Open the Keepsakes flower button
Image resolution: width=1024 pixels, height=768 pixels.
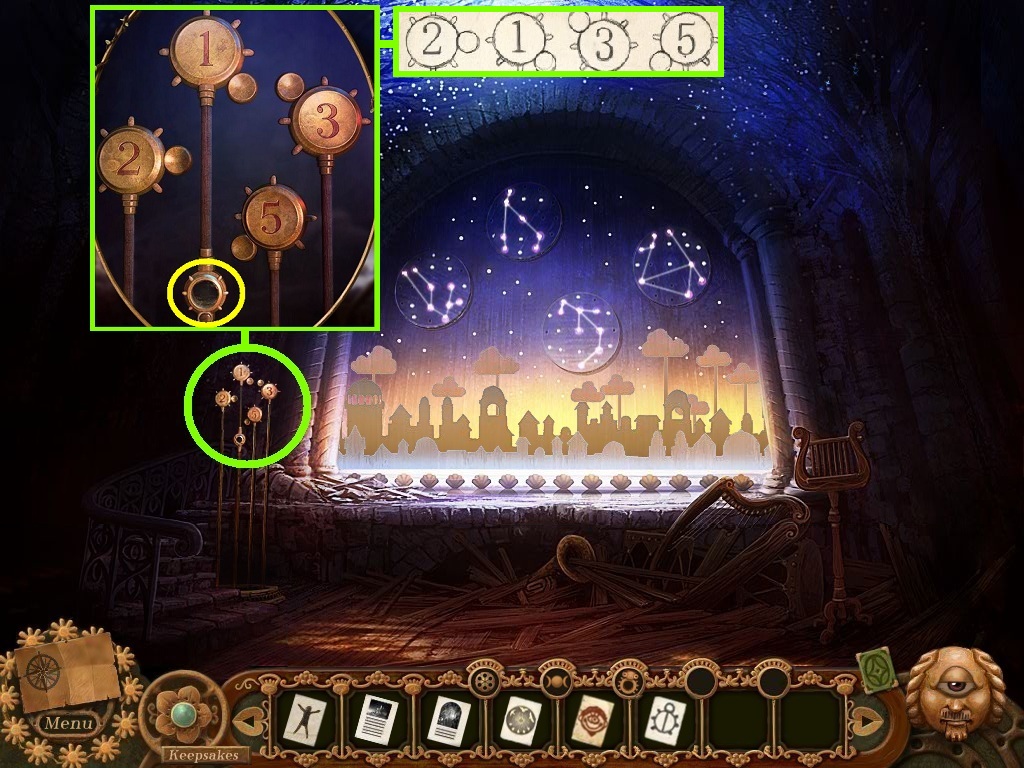(181, 713)
